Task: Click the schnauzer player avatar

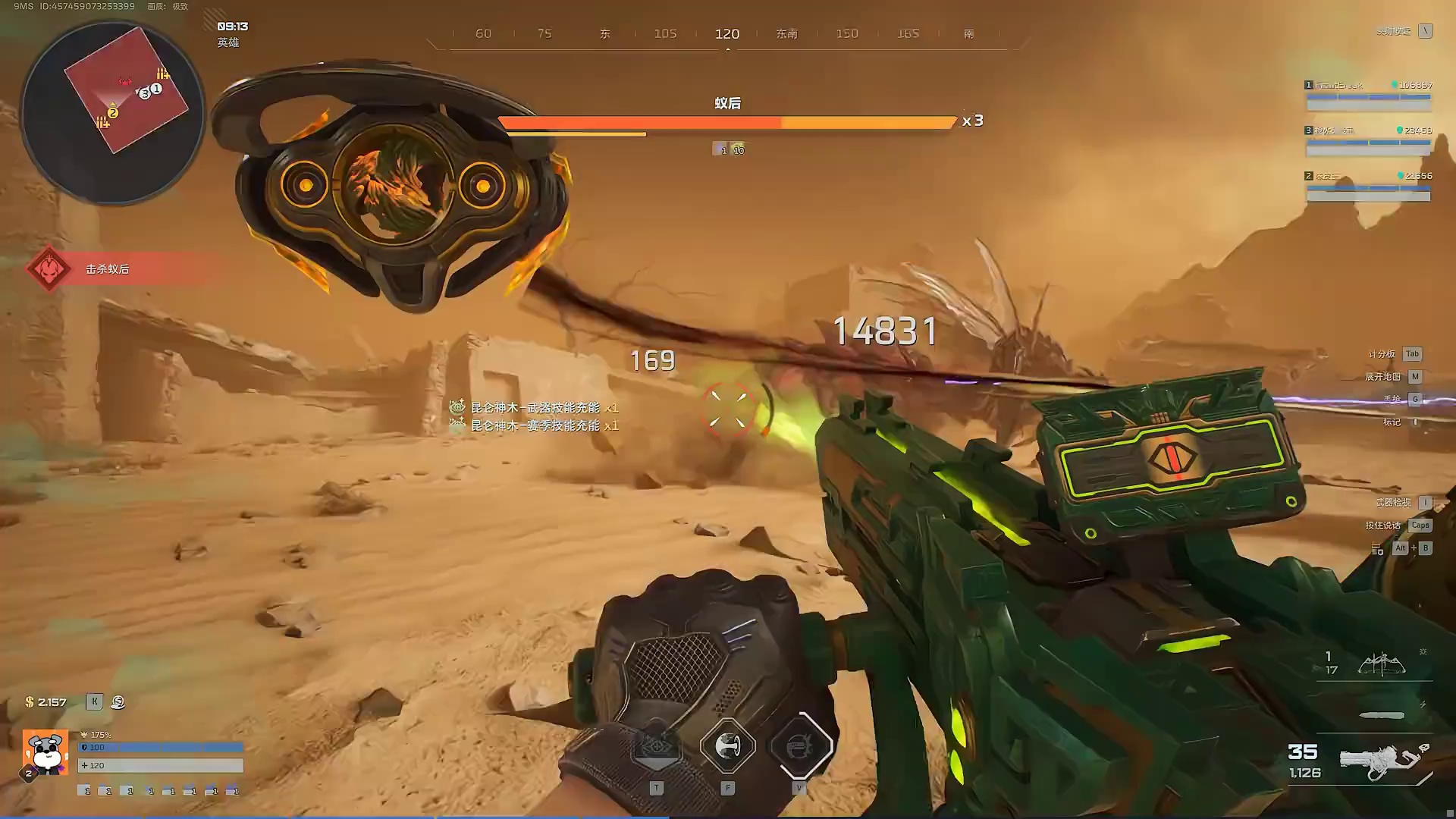Action: (45, 752)
